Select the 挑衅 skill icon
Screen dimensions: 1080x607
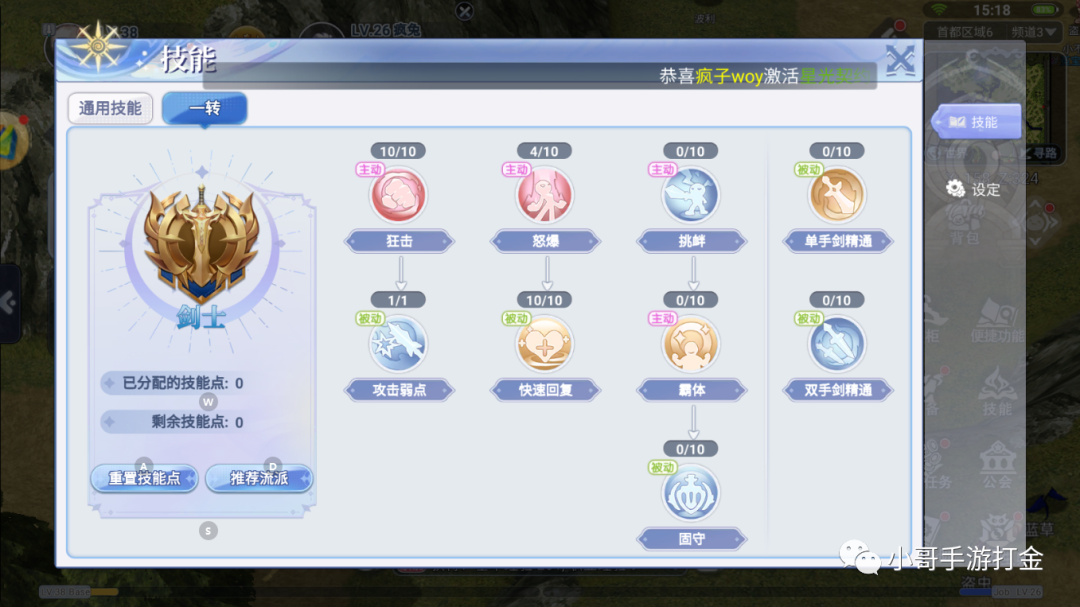click(x=691, y=194)
